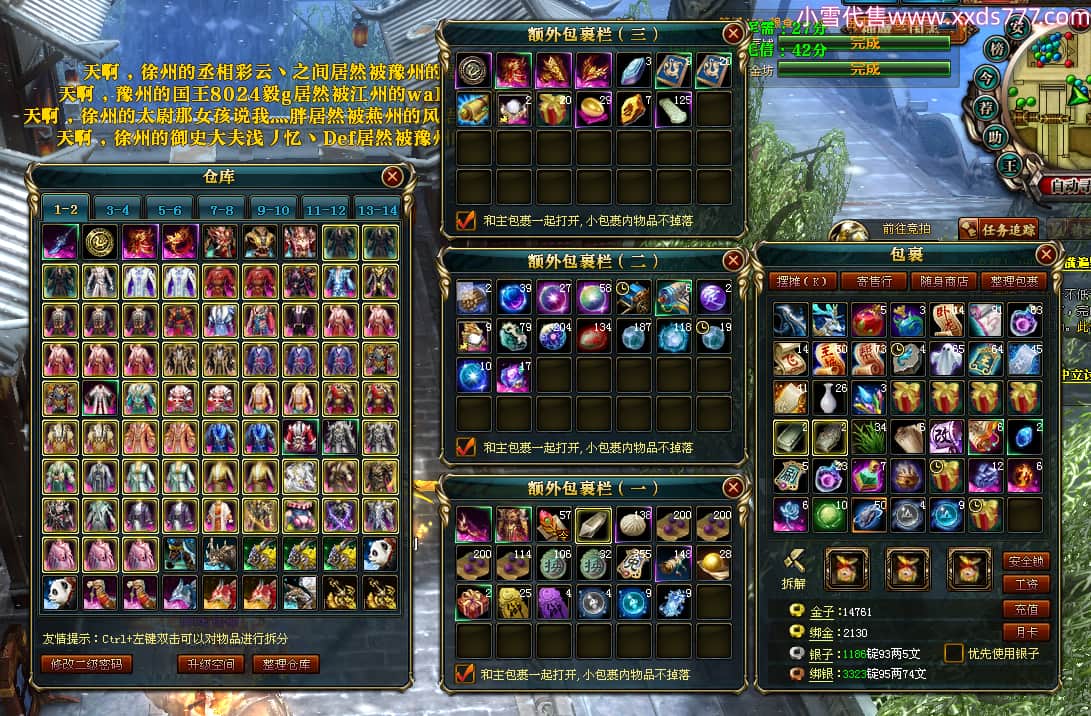Click 修改二级密码 button
This screenshot has width=1091, height=716.
click(87, 664)
